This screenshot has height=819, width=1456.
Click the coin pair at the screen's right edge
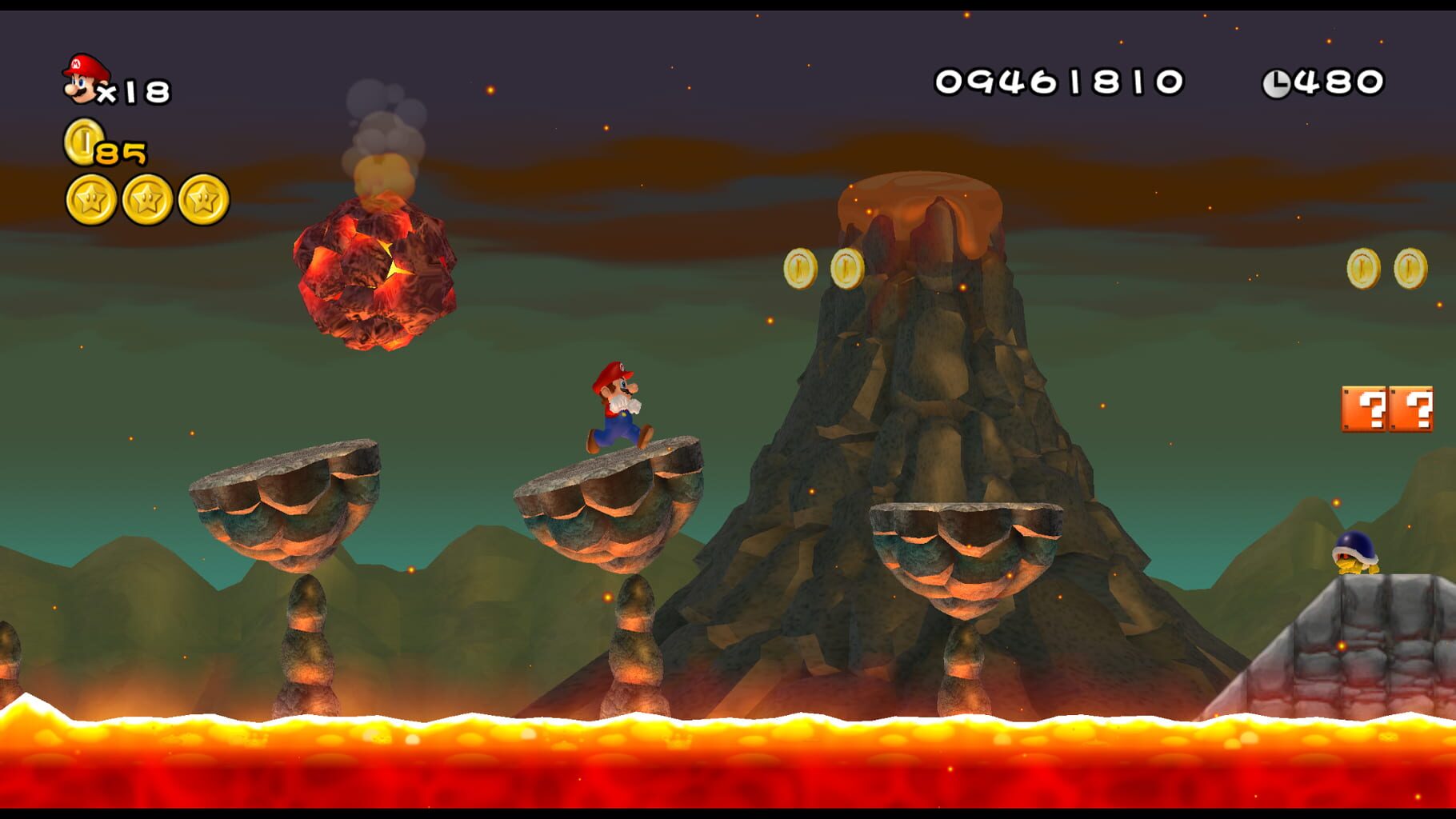[1386, 266]
